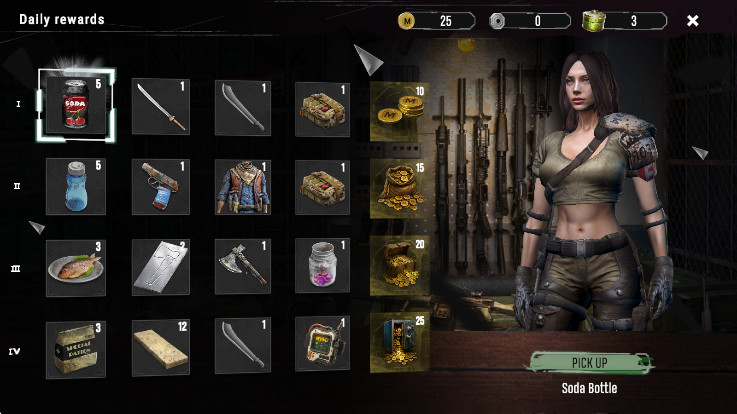Pick the 25 coin safe reward
The width and height of the screenshot is (737, 414).
398,343
